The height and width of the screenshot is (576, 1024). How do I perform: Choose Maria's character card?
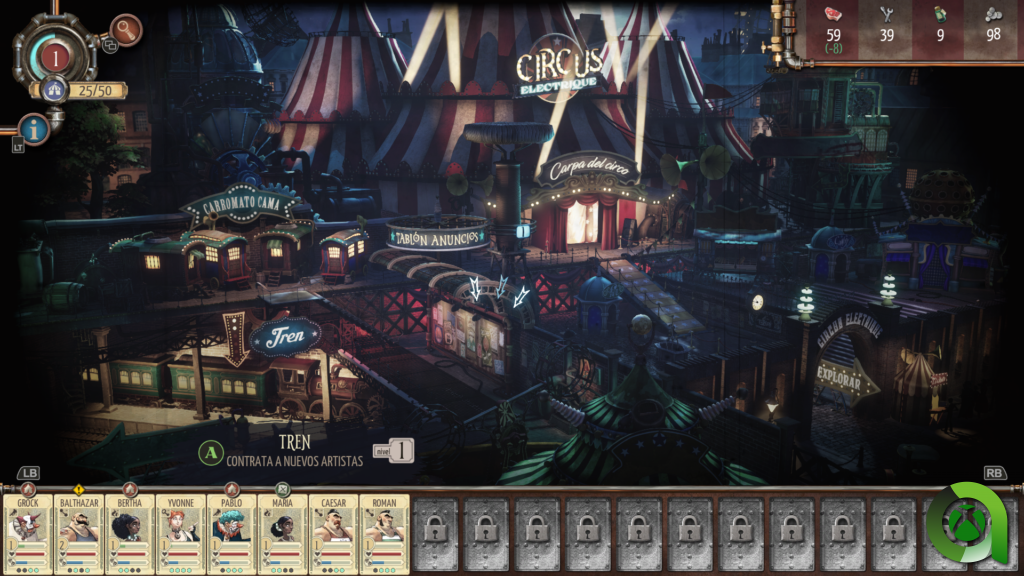283,534
